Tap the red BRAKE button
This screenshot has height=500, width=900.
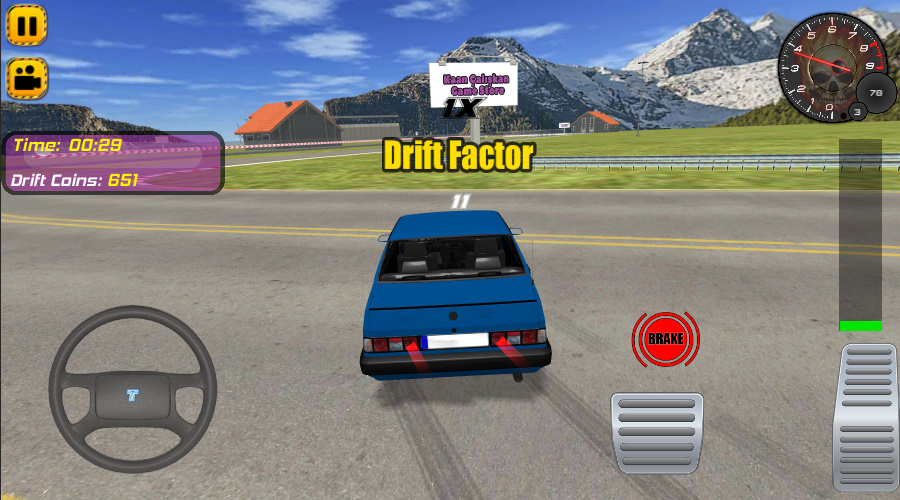coord(665,340)
